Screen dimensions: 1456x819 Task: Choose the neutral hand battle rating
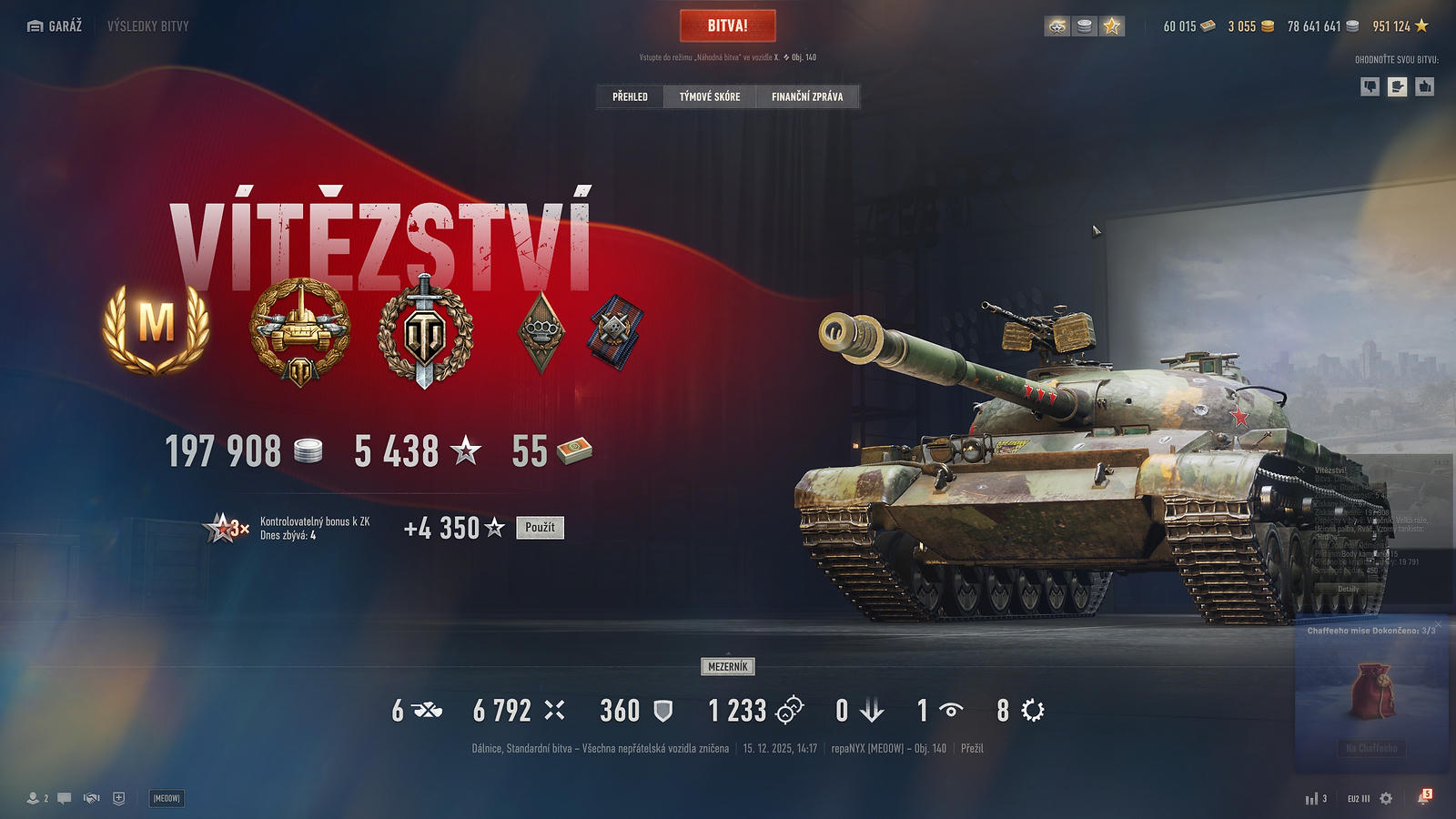click(x=1398, y=86)
